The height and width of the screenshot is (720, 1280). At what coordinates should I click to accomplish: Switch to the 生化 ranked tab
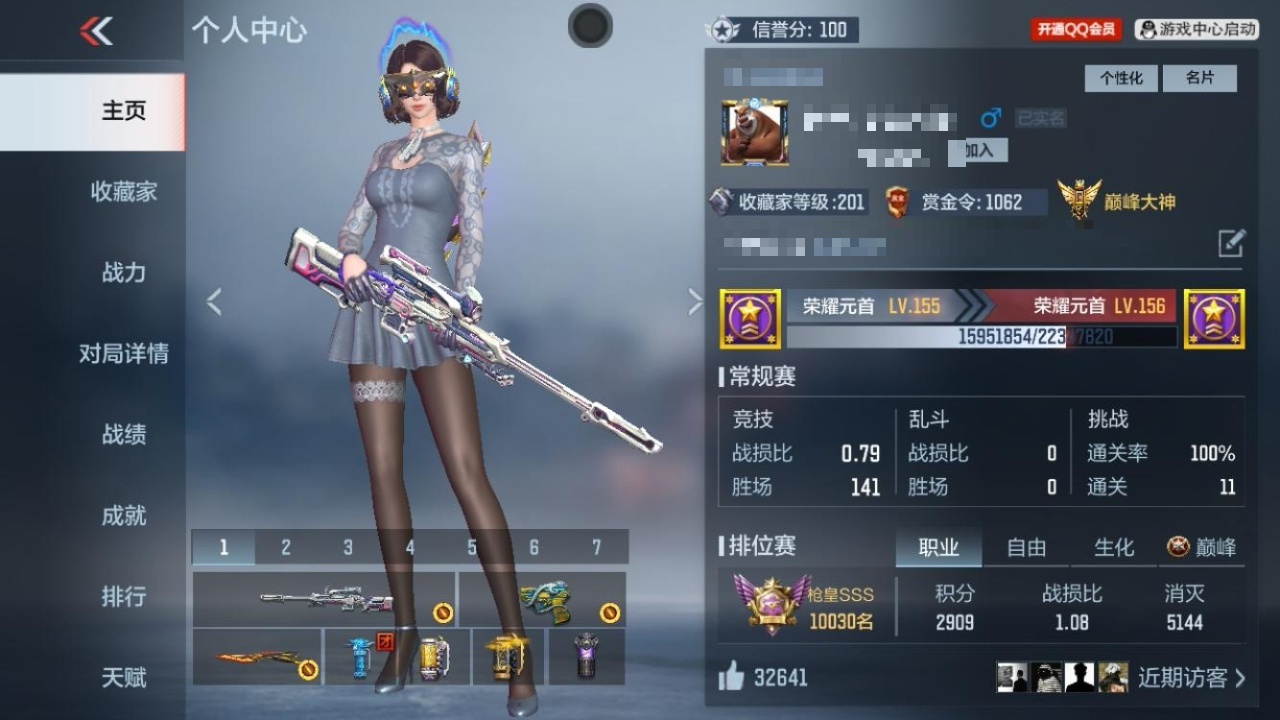1113,547
